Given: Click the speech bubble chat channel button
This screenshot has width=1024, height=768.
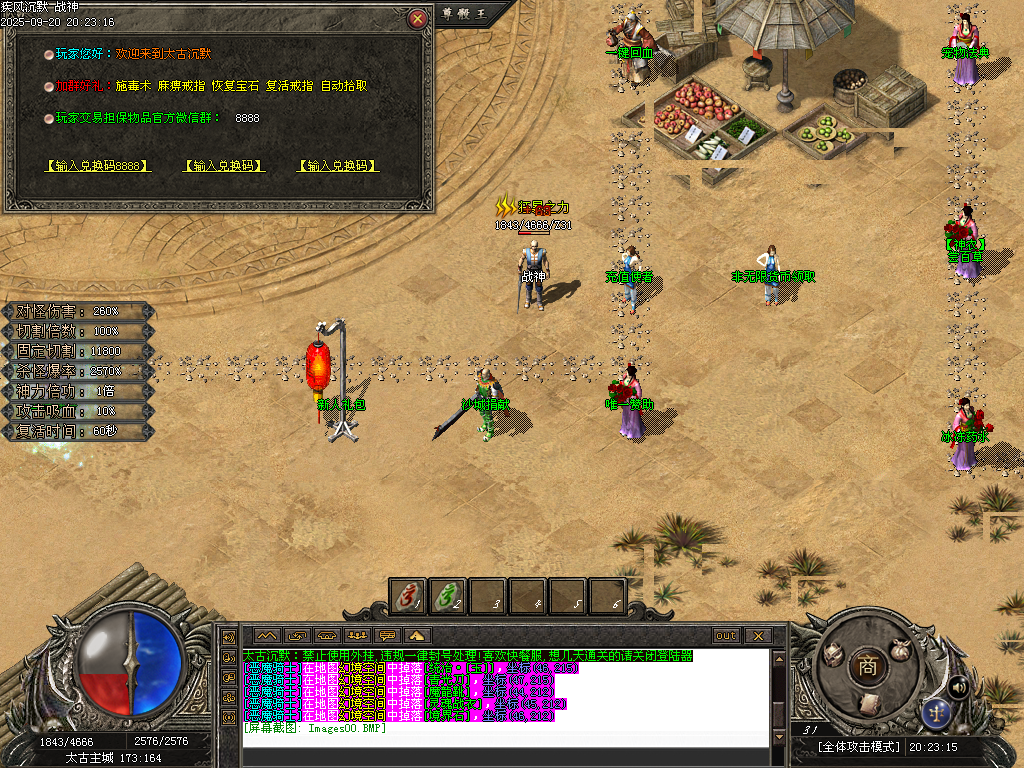Looking at the screenshot, I should coord(387,635).
